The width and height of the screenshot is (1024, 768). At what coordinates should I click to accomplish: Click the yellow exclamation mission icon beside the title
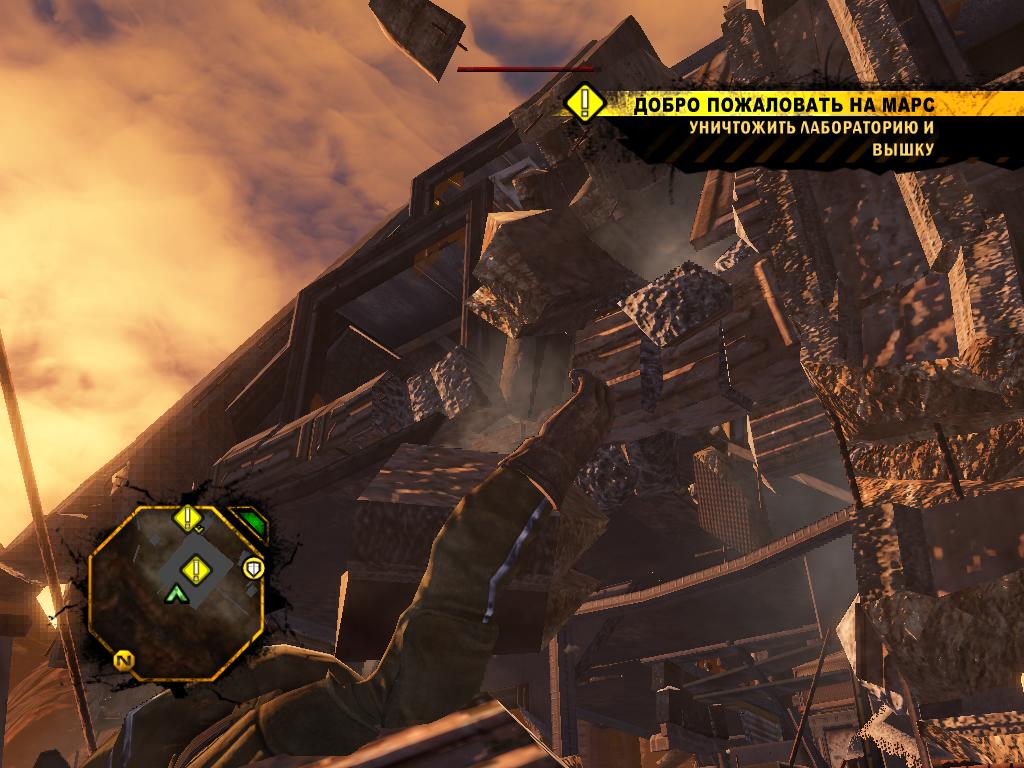[x=584, y=104]
